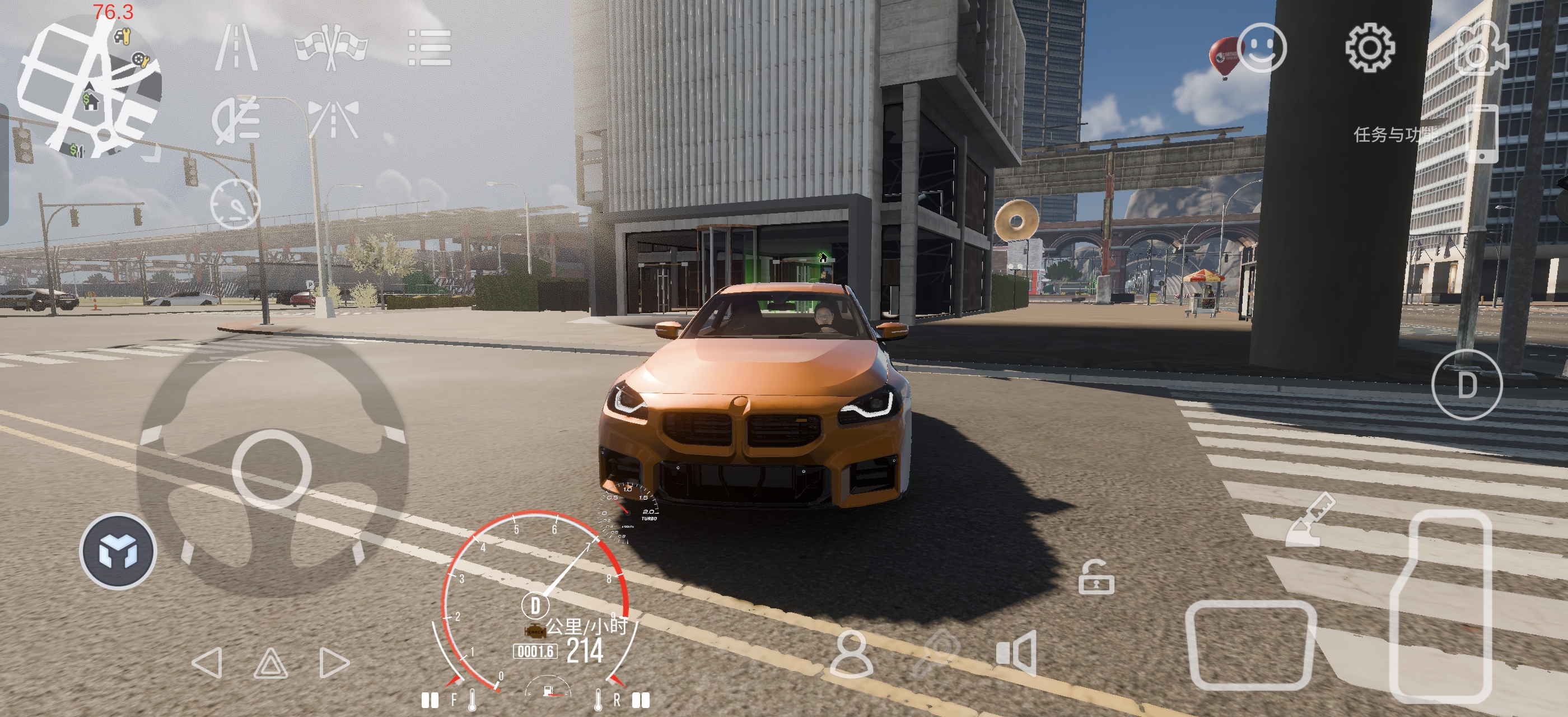Open the gear Settings menu
The width and height of the screenshot is (1568, 717).
coord(1369,48)
